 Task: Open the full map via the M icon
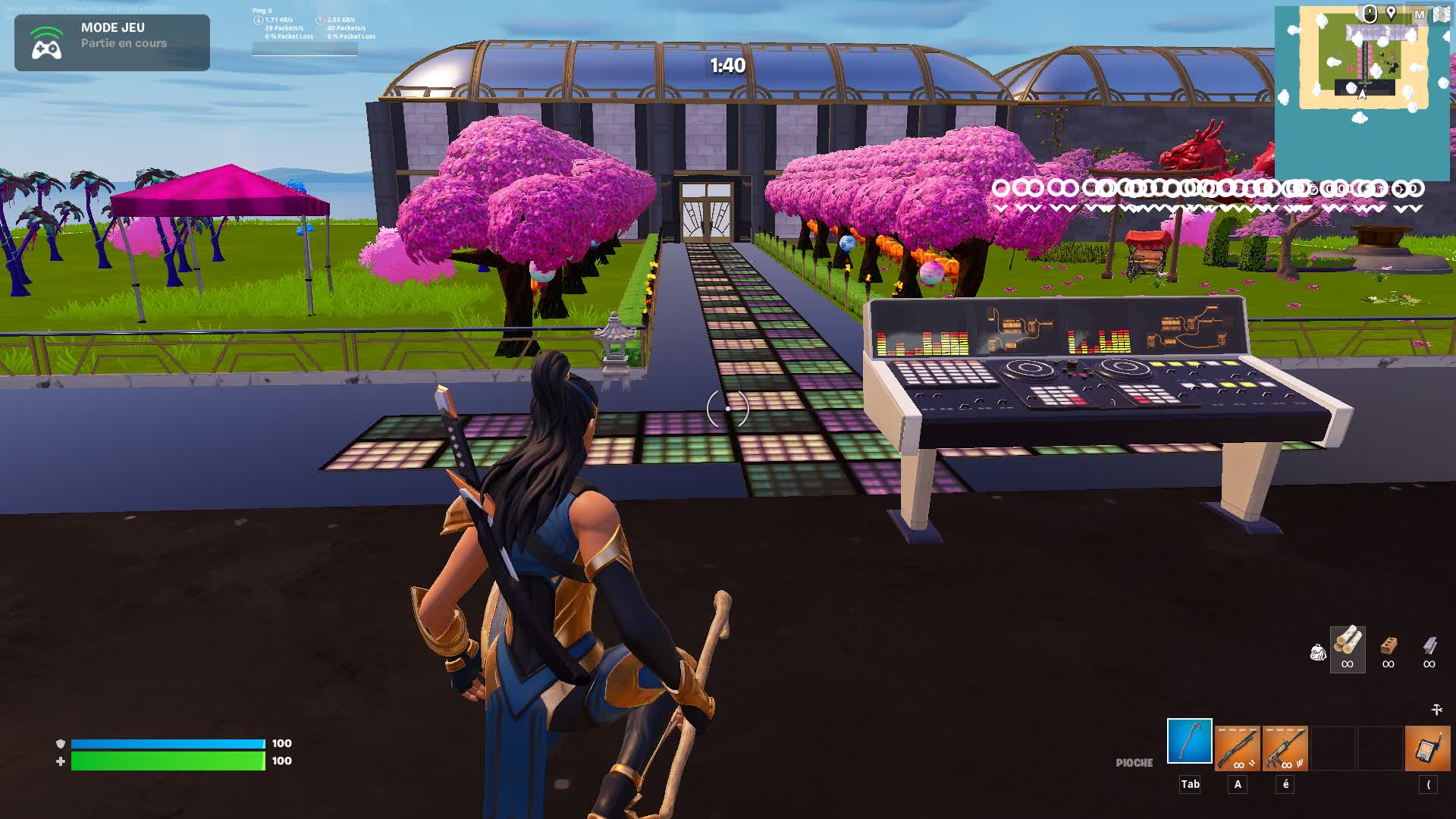click(x=1420, y=14)
